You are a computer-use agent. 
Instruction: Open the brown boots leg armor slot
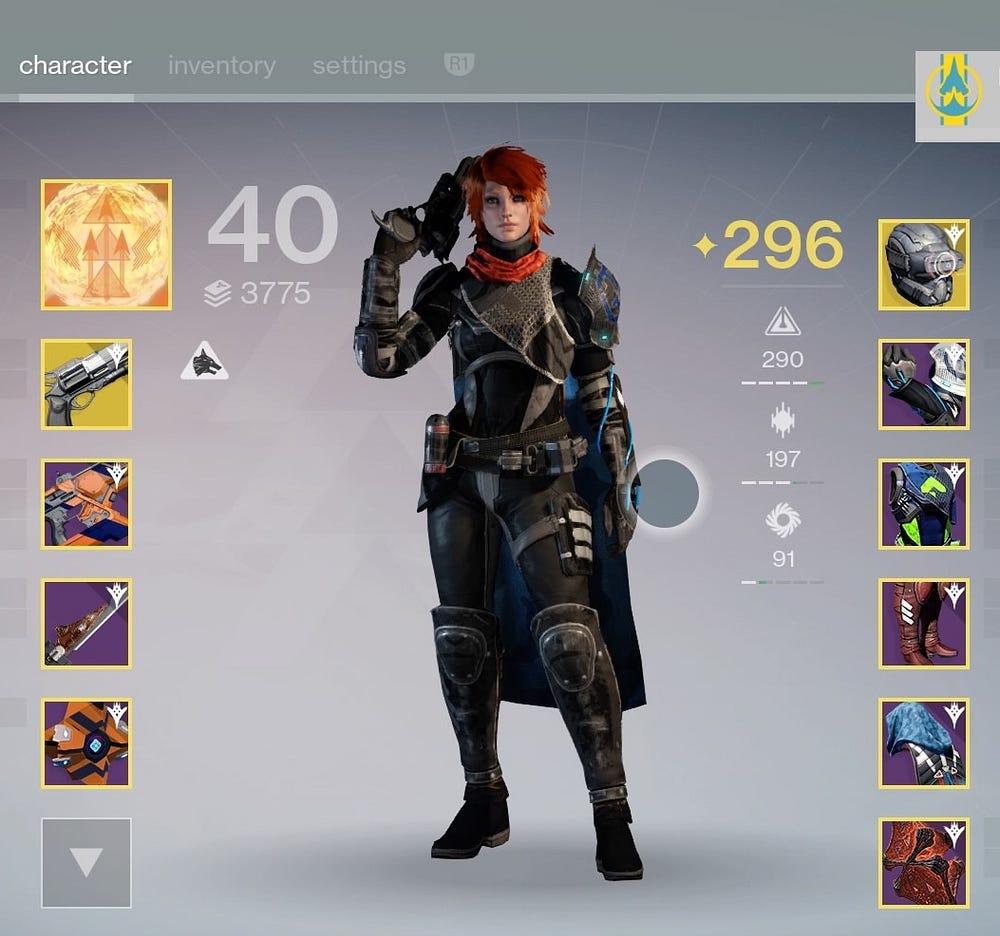coord(924,624)
